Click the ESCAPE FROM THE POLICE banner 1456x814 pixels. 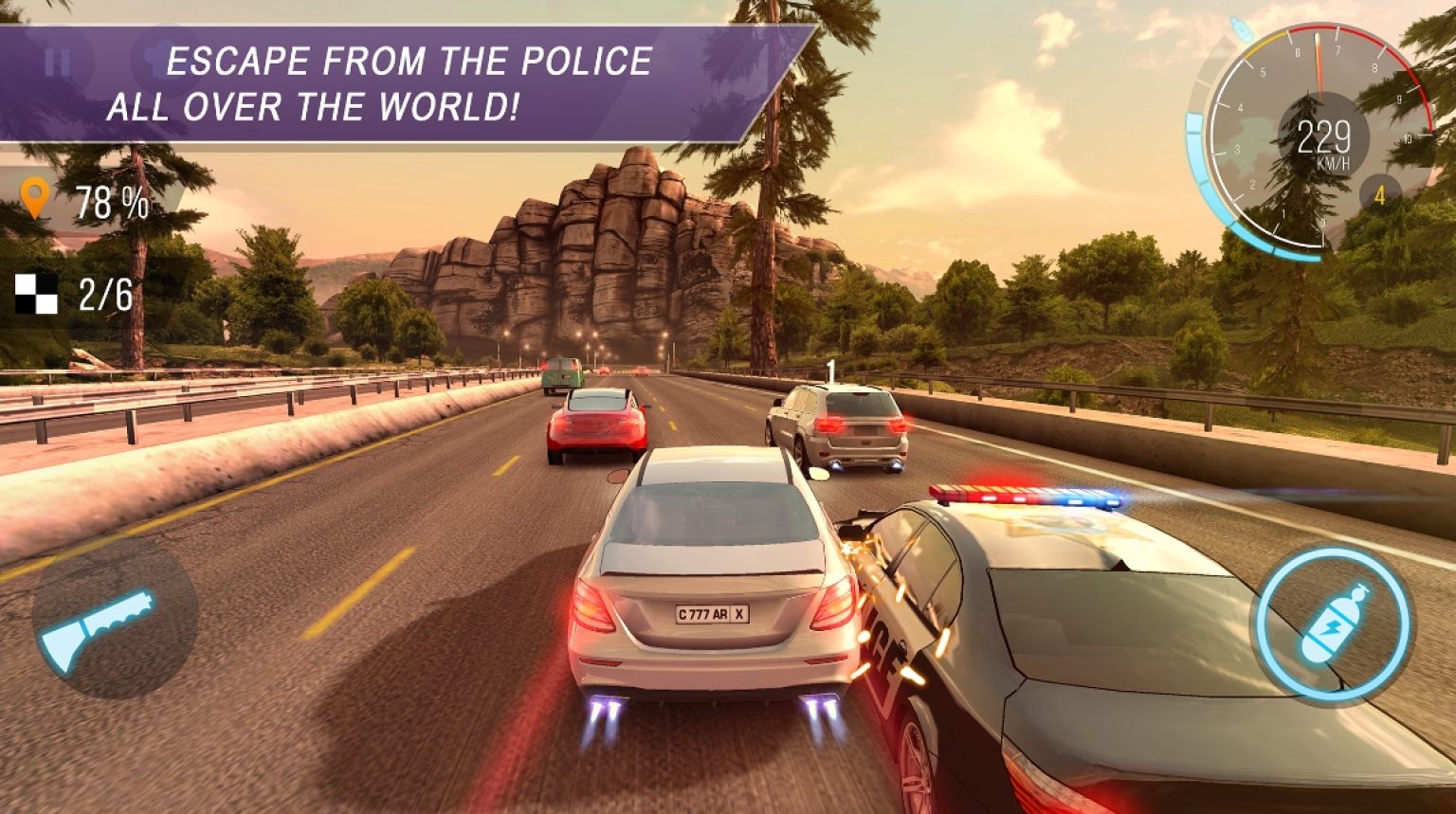pos(408,81)
